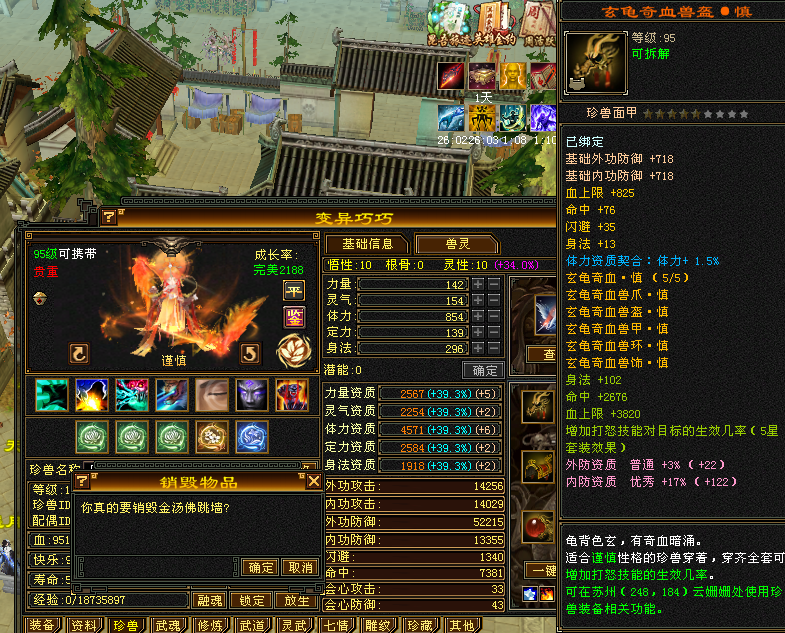Increase the 力量 attribute with plus
This screenshot has height=633, width=785.
[478, 285]
